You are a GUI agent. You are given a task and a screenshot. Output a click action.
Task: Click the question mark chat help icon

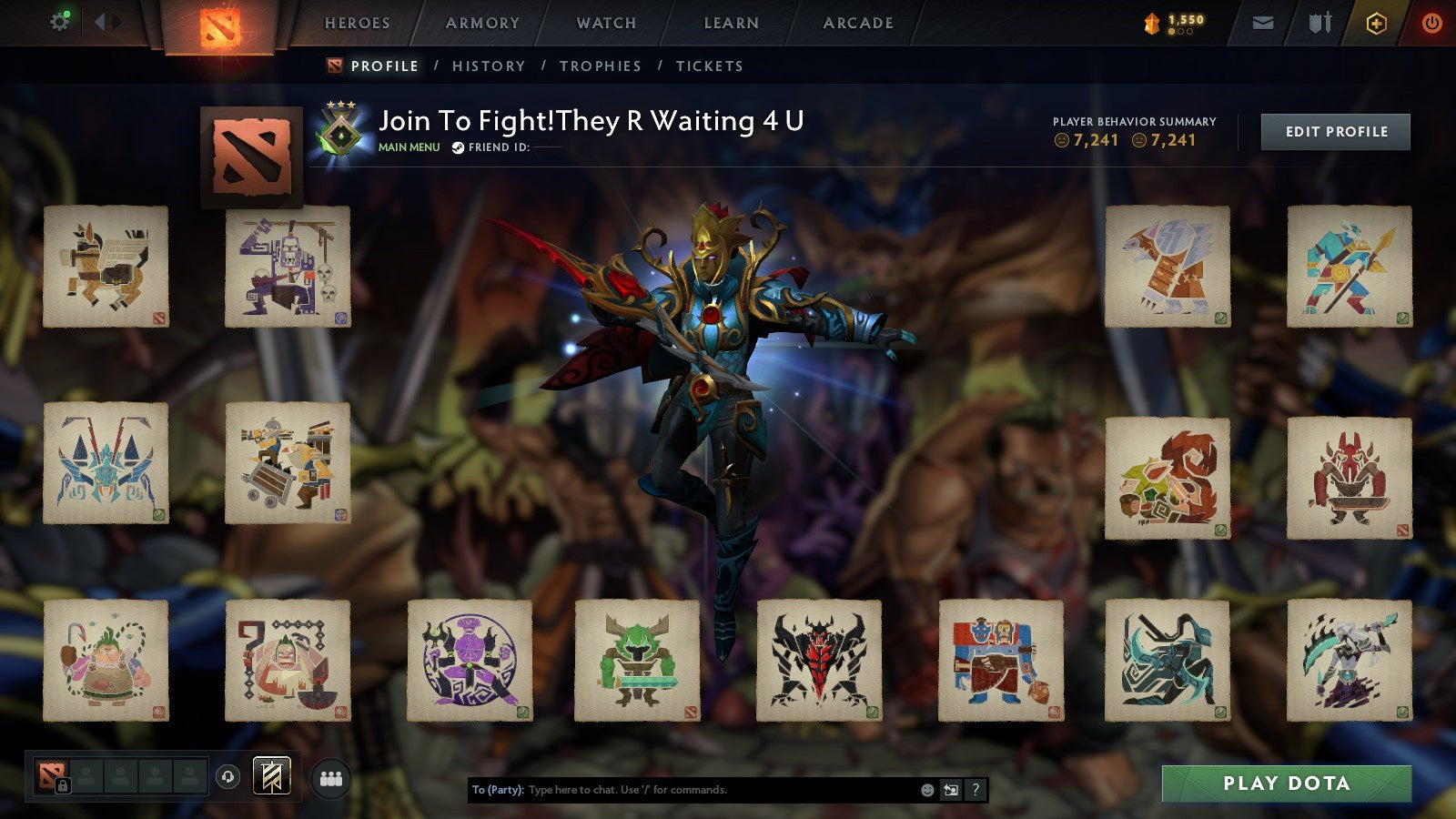click(x=974, y=790)
